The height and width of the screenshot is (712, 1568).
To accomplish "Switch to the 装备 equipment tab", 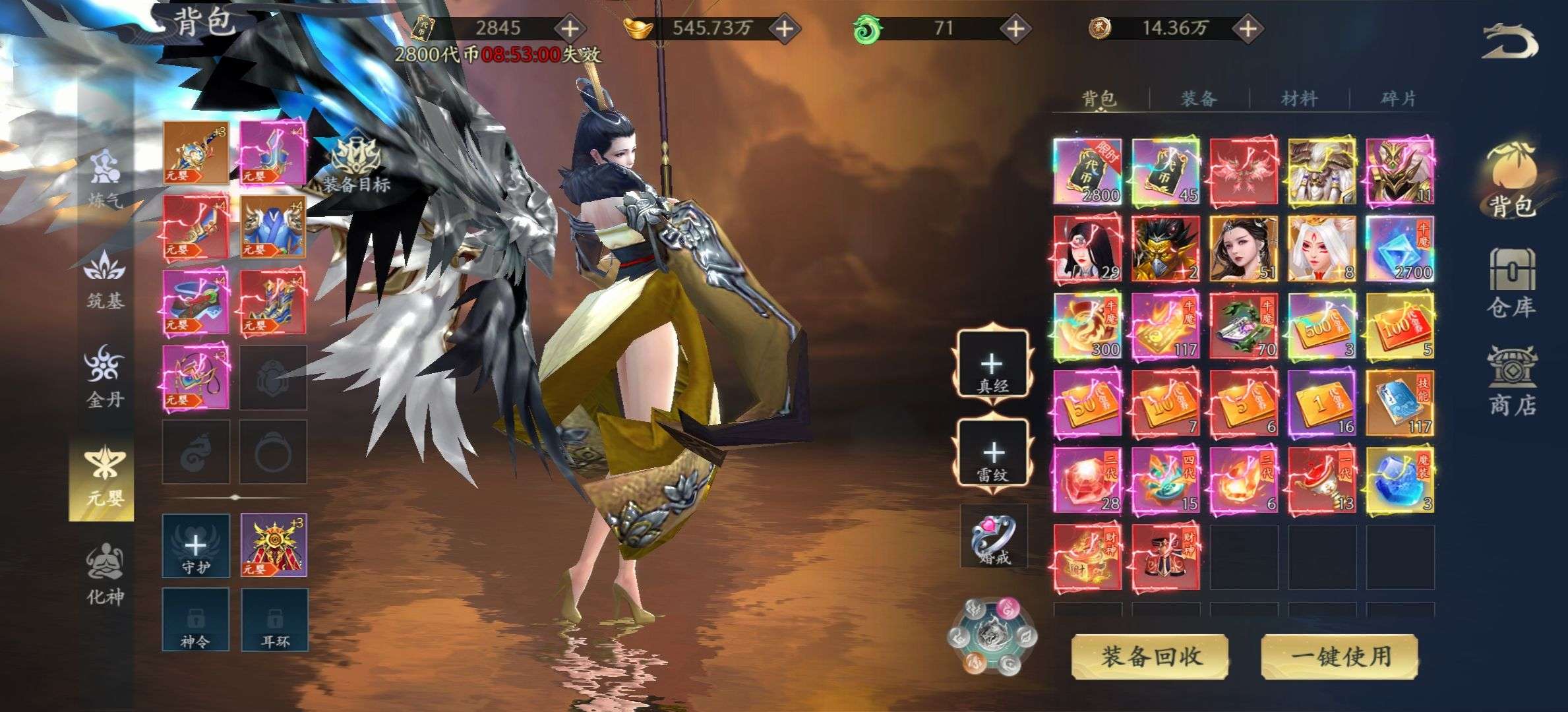I will [1199, 99].
